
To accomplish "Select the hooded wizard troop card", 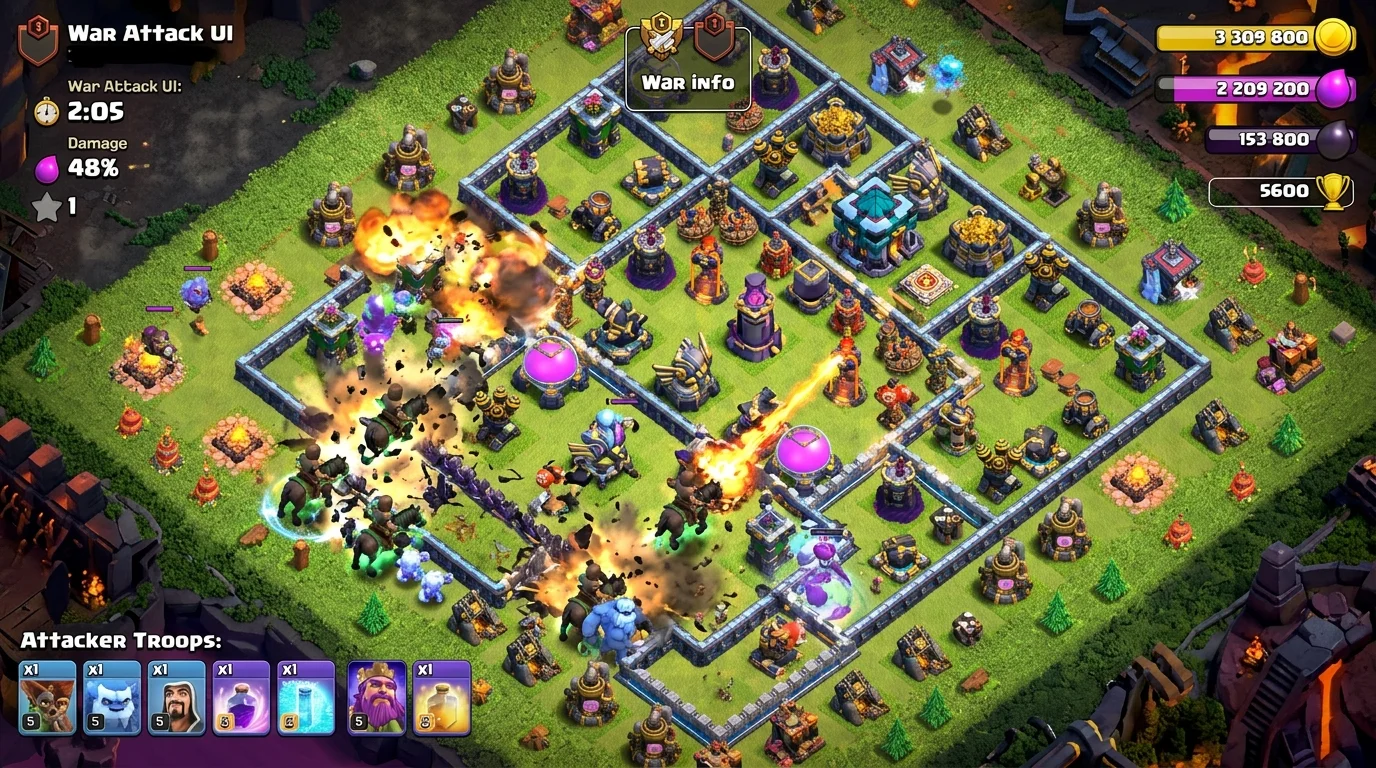I will coord(178,697).
